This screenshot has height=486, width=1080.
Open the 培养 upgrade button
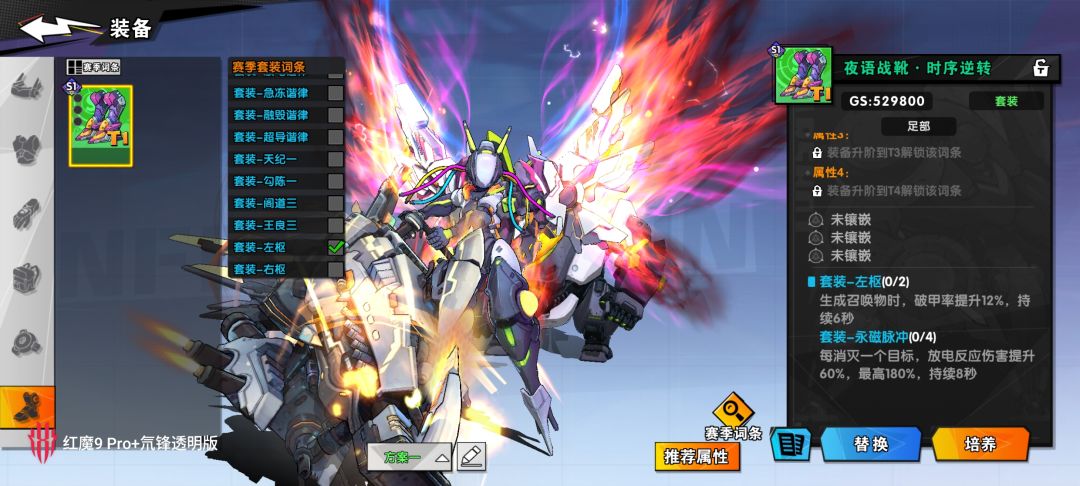(980, 444)
